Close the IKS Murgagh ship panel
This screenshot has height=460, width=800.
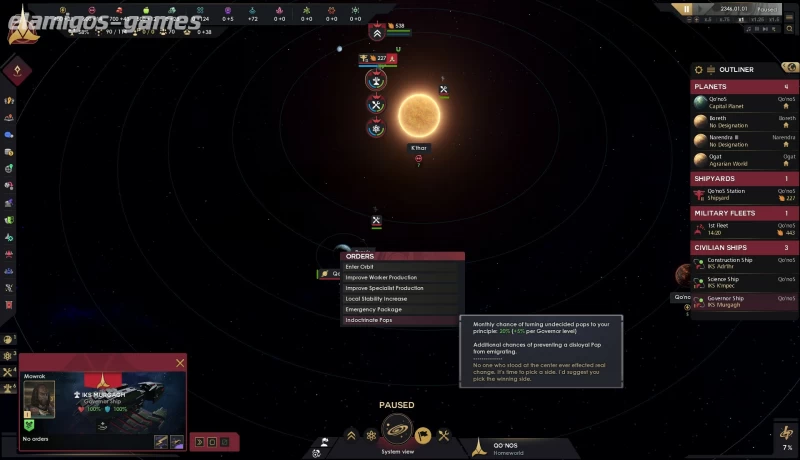coord(180,363)
